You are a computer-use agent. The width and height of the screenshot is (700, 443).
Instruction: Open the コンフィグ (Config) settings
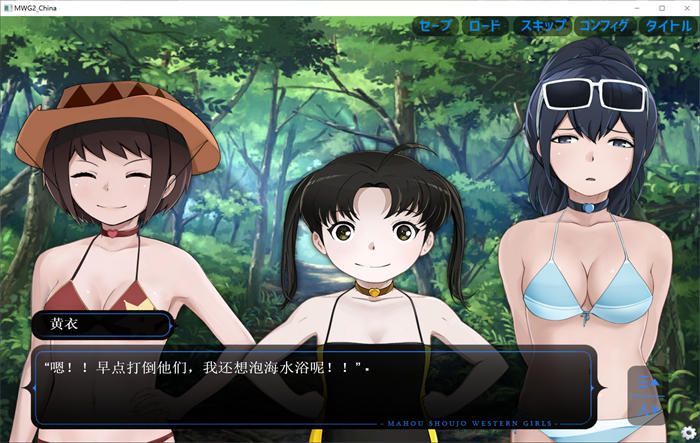pos(604,26)
